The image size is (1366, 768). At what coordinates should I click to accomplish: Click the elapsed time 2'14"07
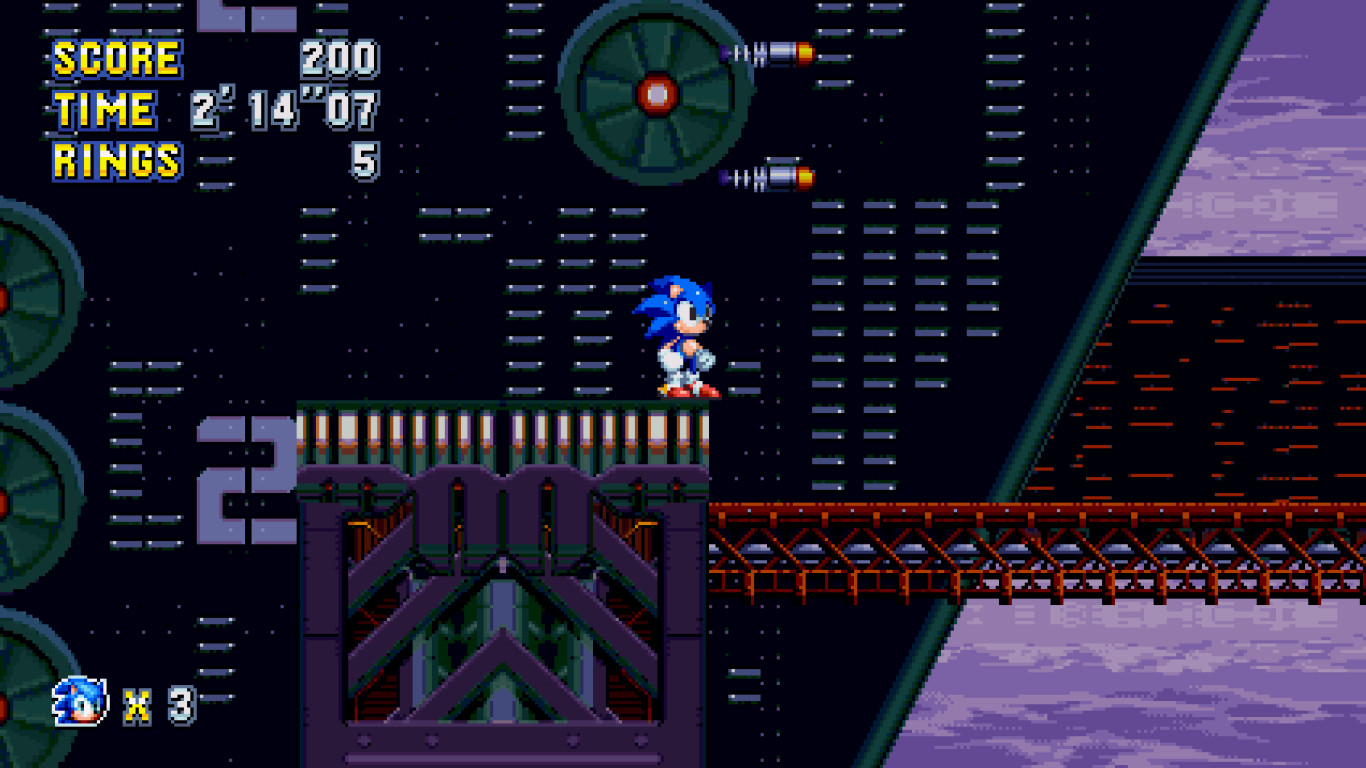point(285,107)
